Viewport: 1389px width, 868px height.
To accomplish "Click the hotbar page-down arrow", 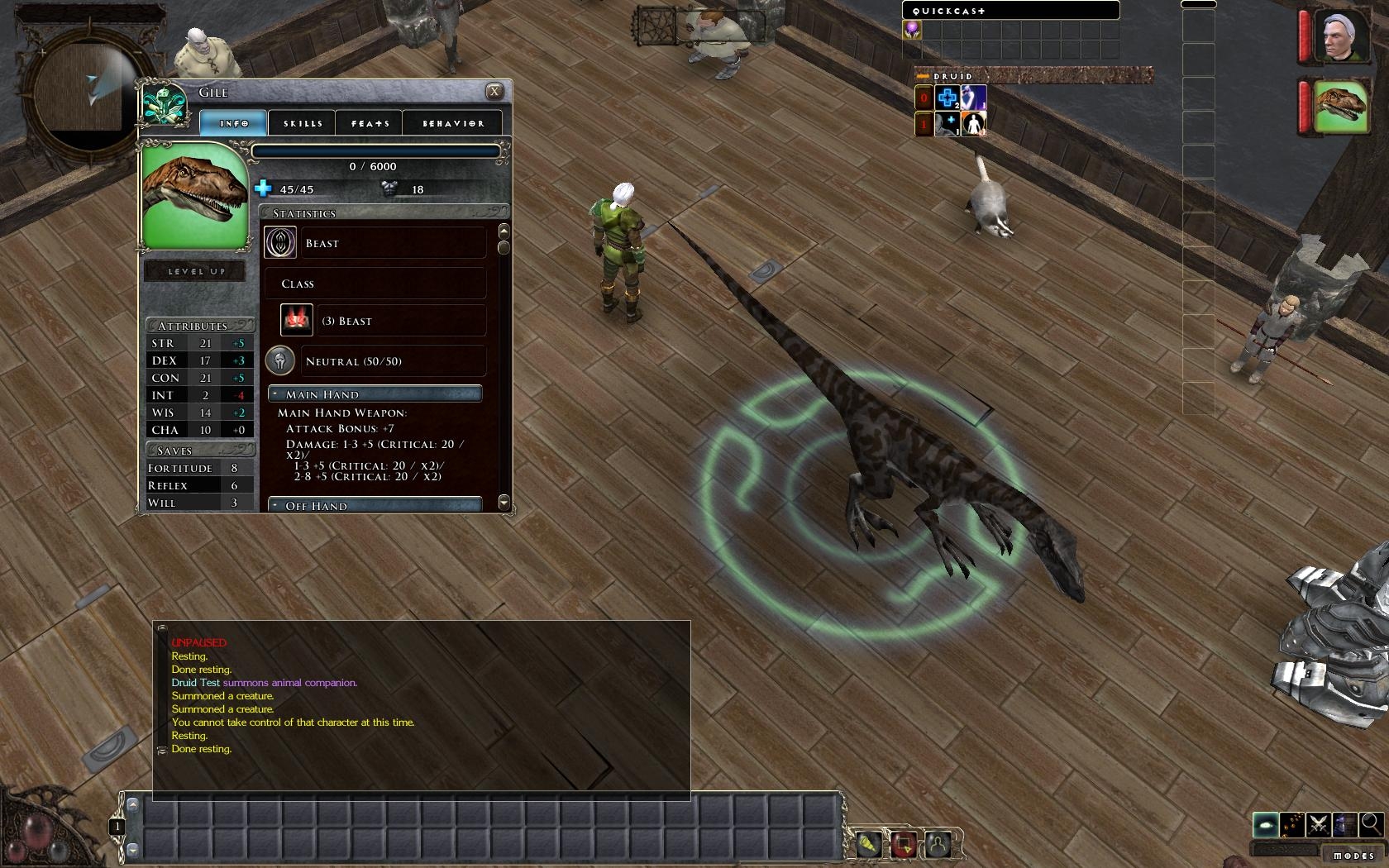I will [132, 849].
